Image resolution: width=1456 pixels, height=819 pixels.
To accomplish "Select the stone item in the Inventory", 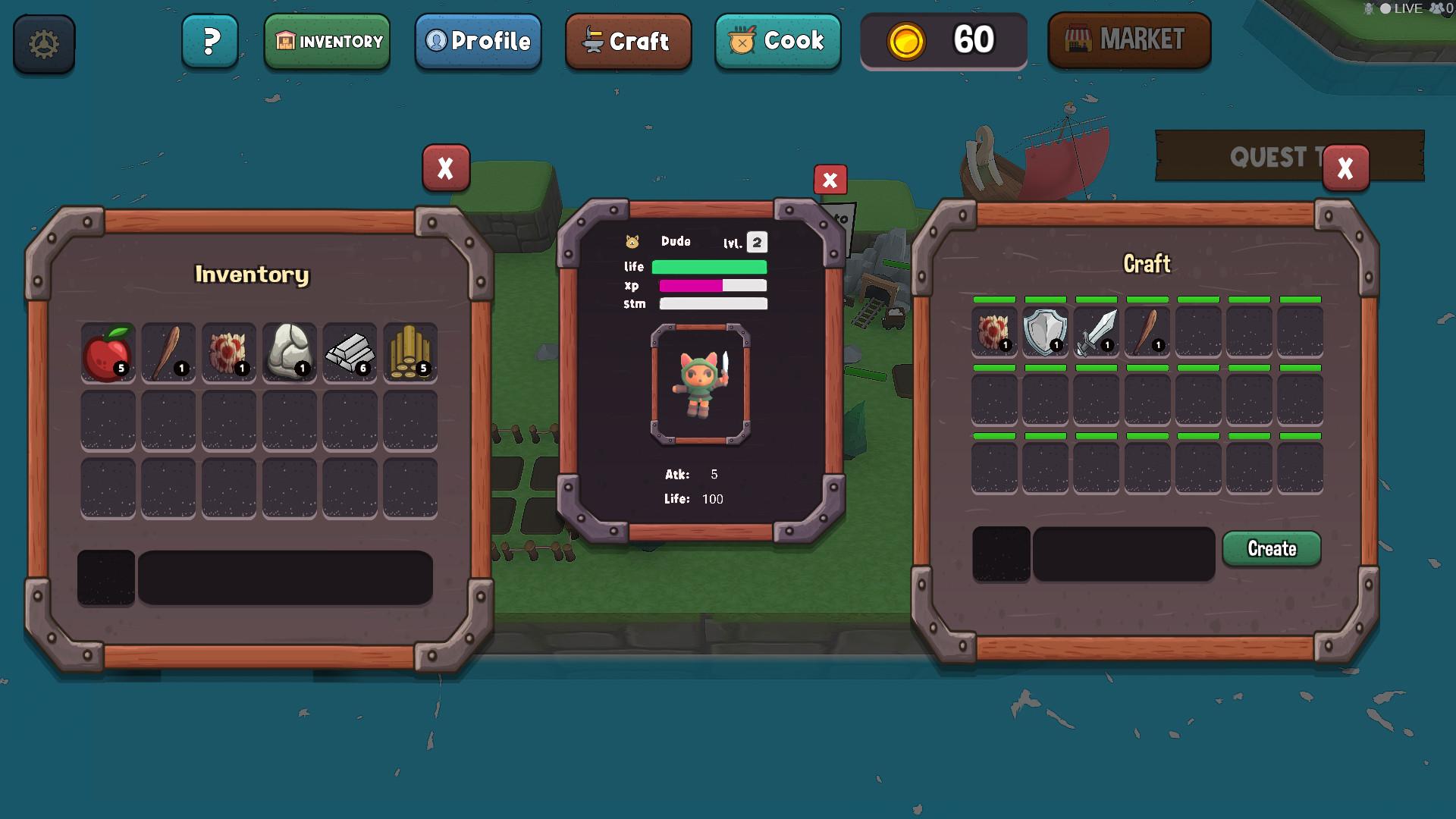I will (x=289, y=352).
